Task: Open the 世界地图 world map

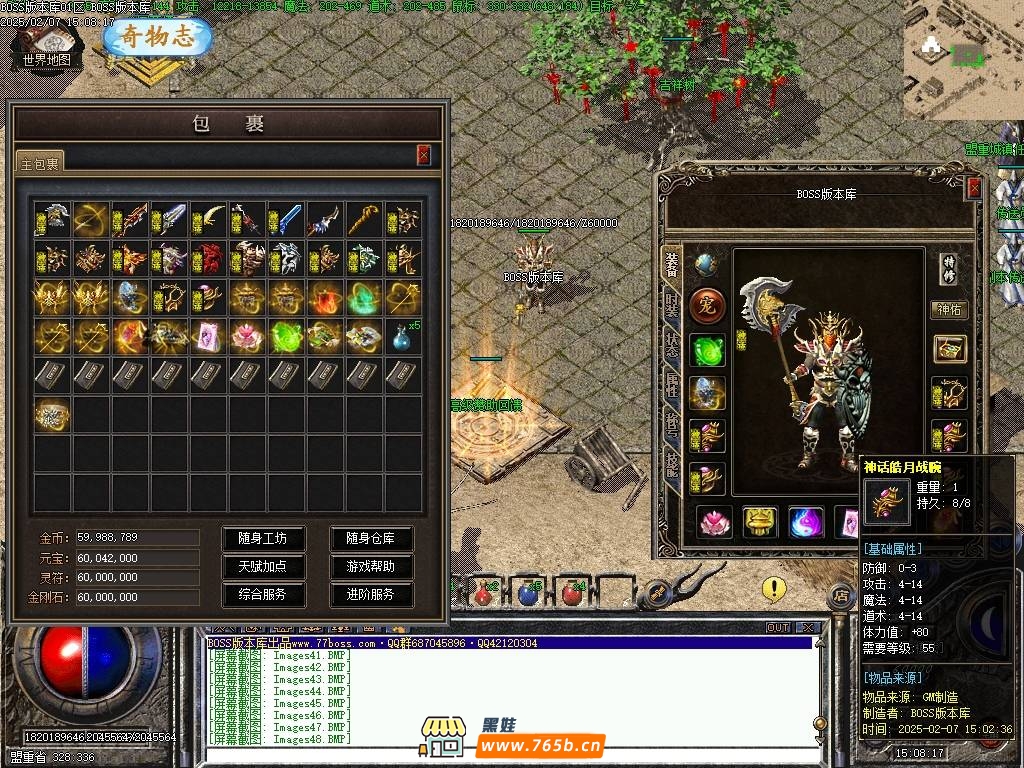Action: (x=47, y=47)
